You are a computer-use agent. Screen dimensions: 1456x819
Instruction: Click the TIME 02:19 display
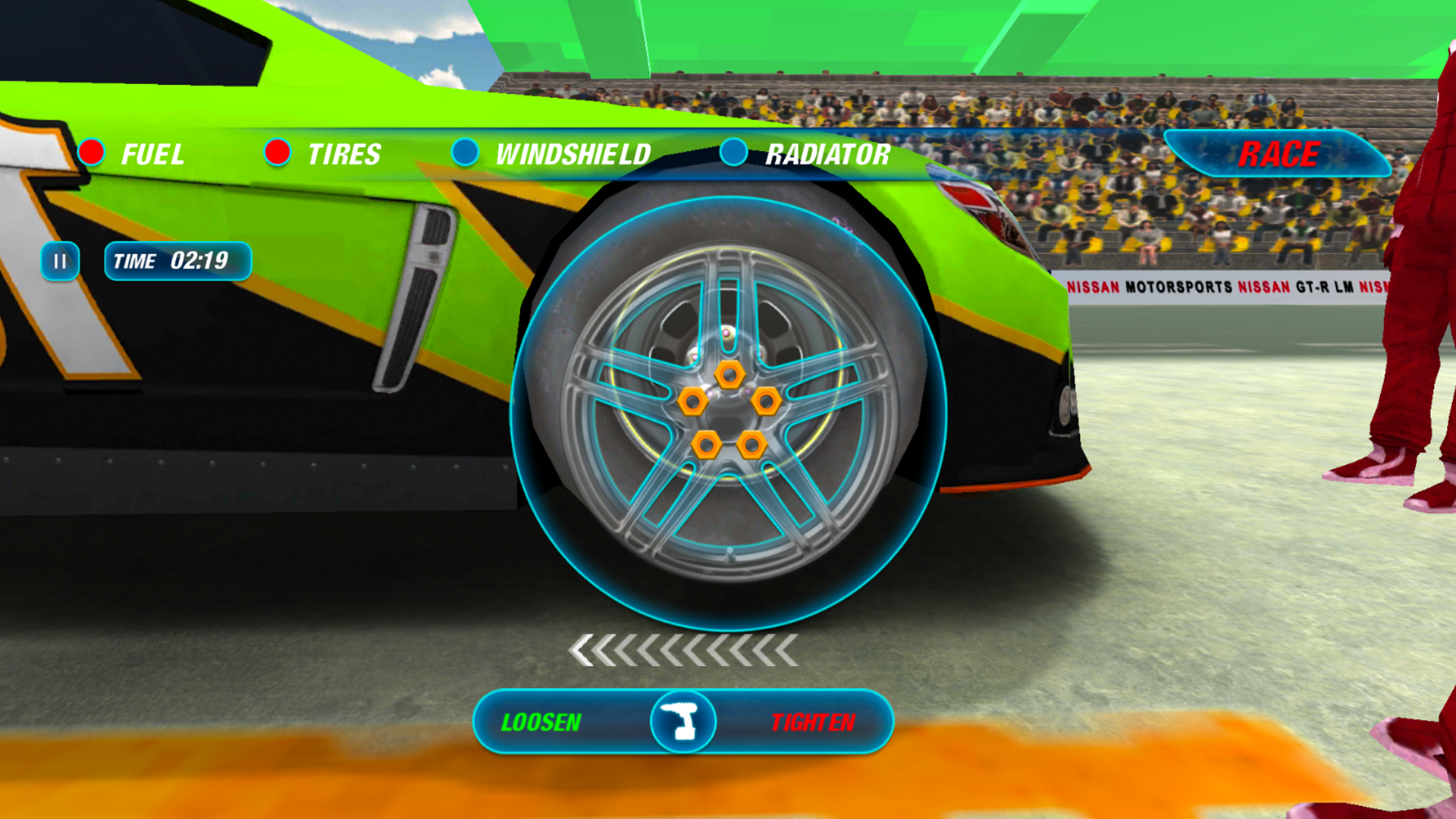(177, 261)
